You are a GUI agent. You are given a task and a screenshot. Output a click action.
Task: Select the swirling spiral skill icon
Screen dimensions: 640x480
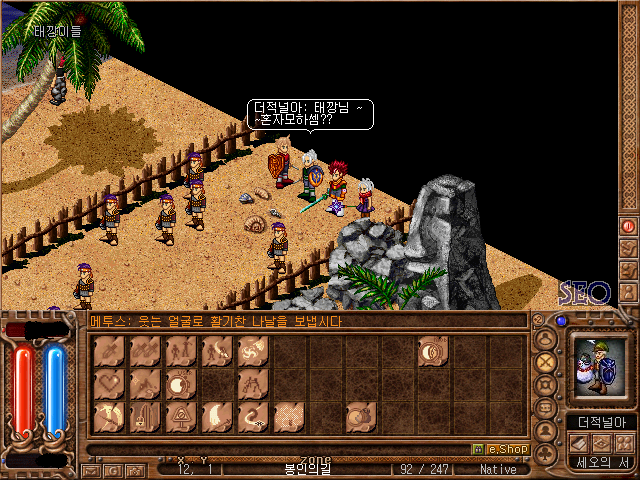pos(253,351)
